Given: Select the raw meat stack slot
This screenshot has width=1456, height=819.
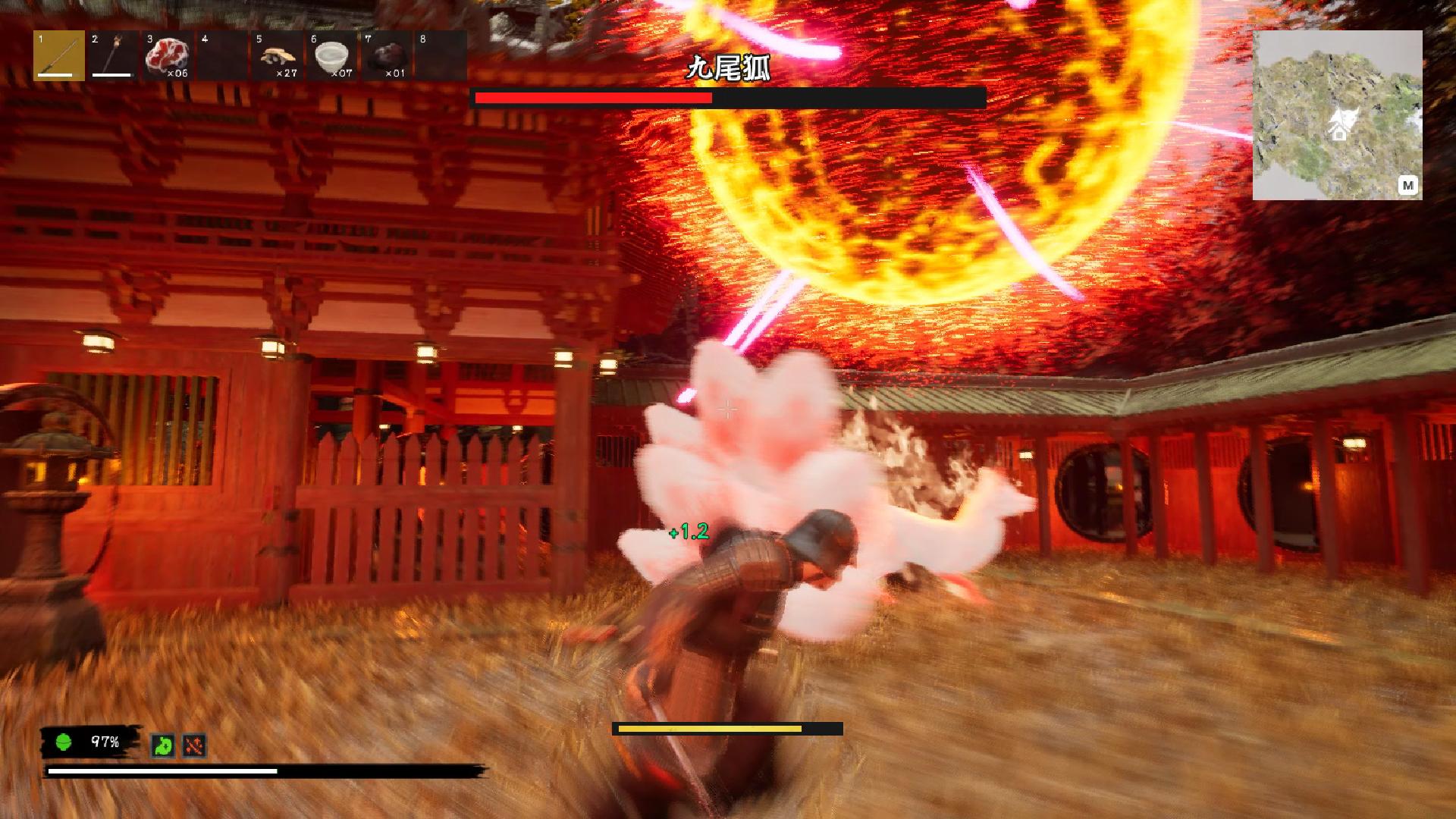Looking at the screenshot, I should tap(168, 55).
